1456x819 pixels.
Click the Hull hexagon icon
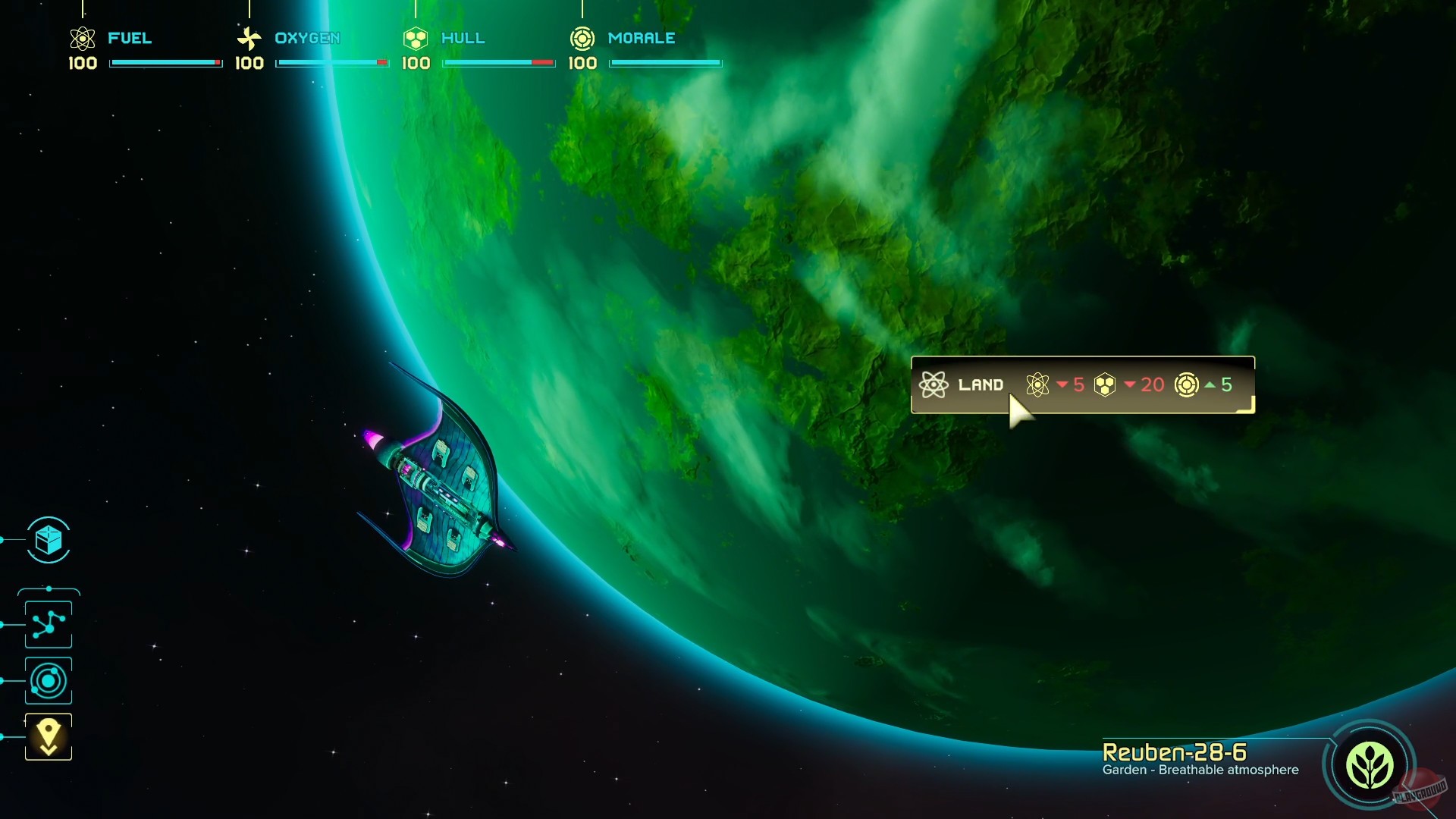coord(414,37)
